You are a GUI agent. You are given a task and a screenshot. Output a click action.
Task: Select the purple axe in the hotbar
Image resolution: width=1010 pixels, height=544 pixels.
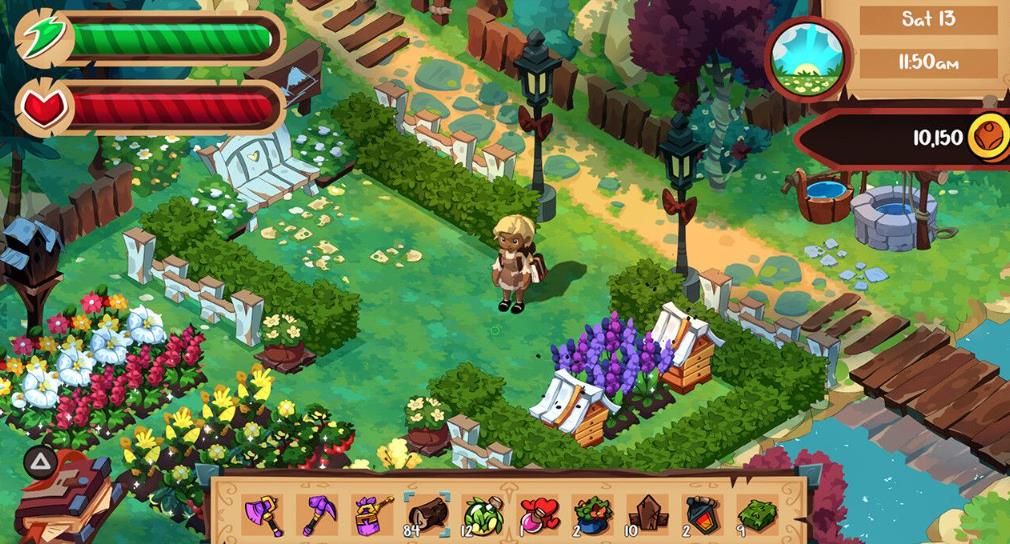point(264,513)
